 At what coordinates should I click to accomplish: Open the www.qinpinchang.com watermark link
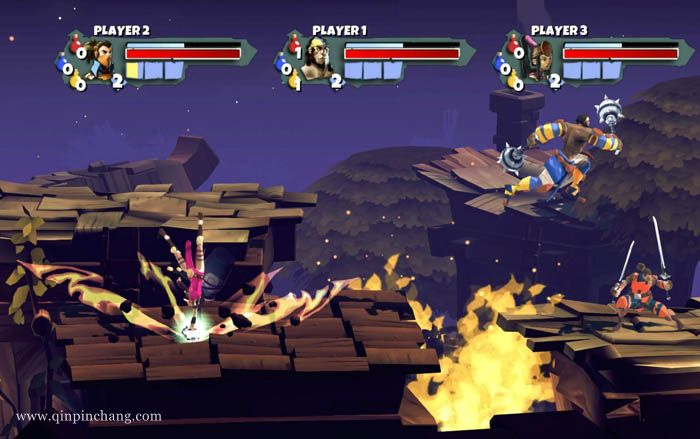tap(89, 416)
